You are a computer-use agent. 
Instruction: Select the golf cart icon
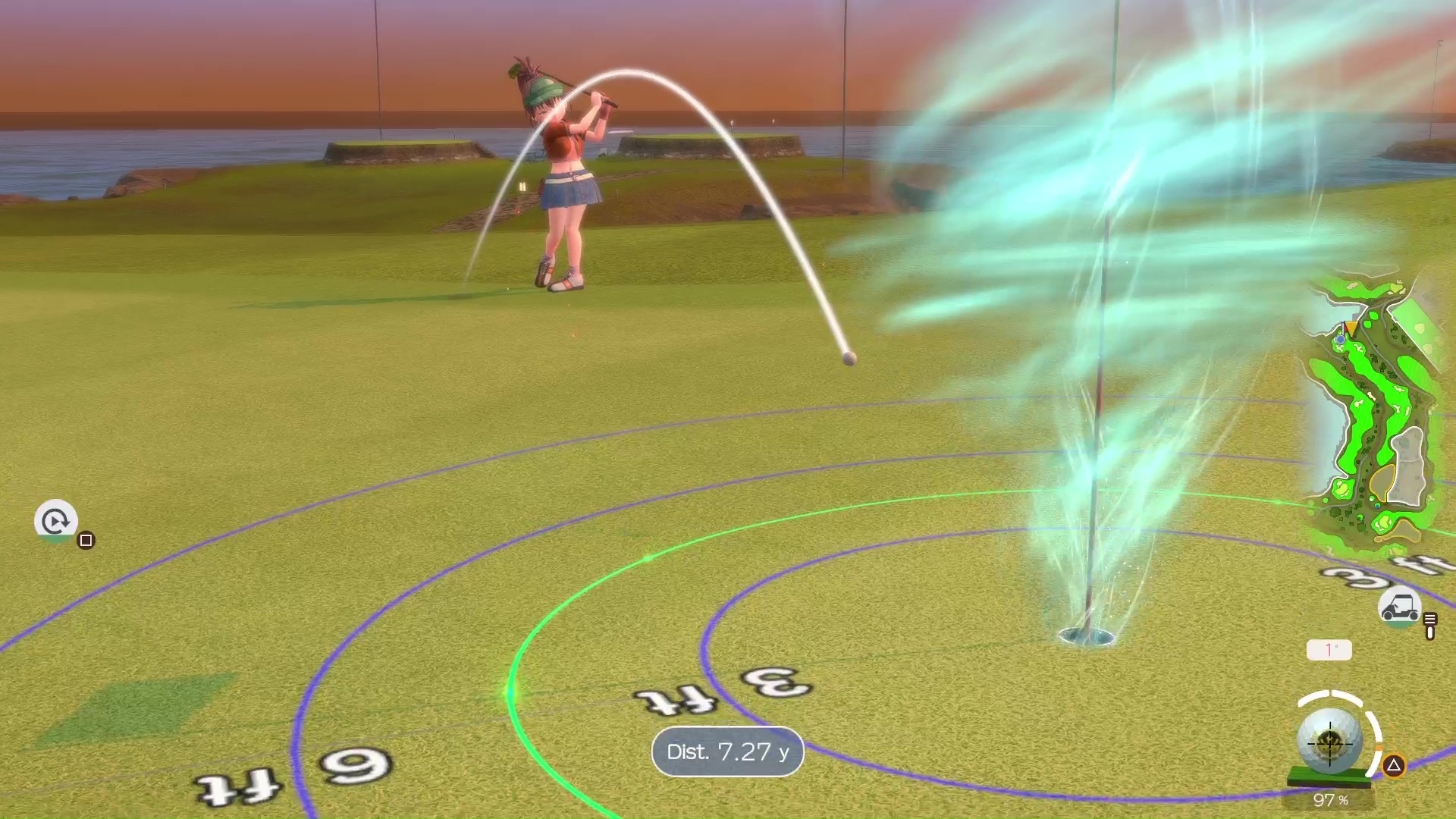(1399, 608)
